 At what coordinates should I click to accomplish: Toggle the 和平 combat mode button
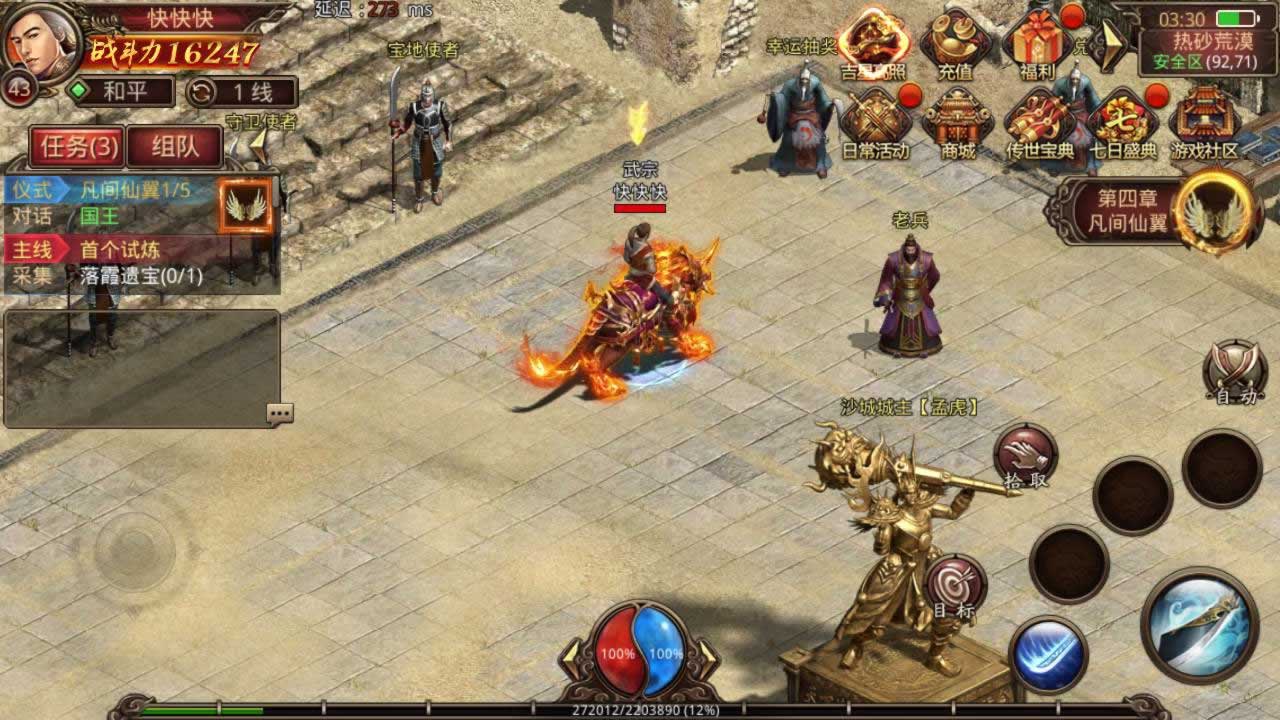coord(120,93)
